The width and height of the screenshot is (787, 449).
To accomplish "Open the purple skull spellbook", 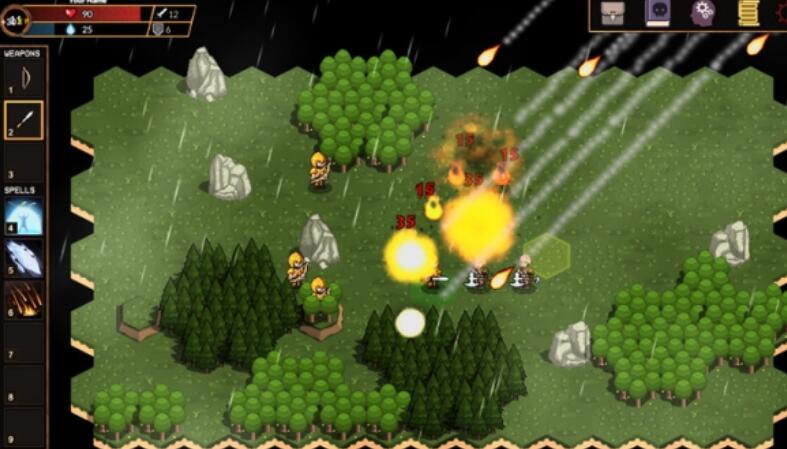I will click(x=657, y=13).
